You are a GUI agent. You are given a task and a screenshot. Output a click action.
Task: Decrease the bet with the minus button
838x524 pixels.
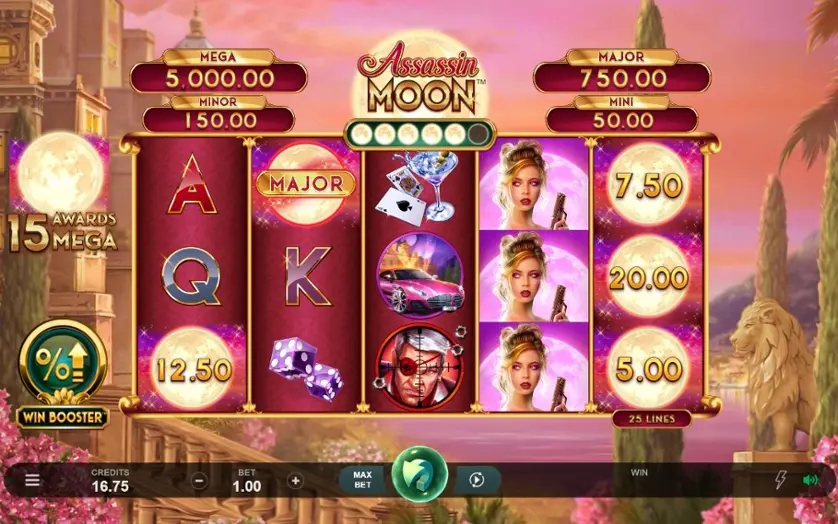click(x=199, y=480)
